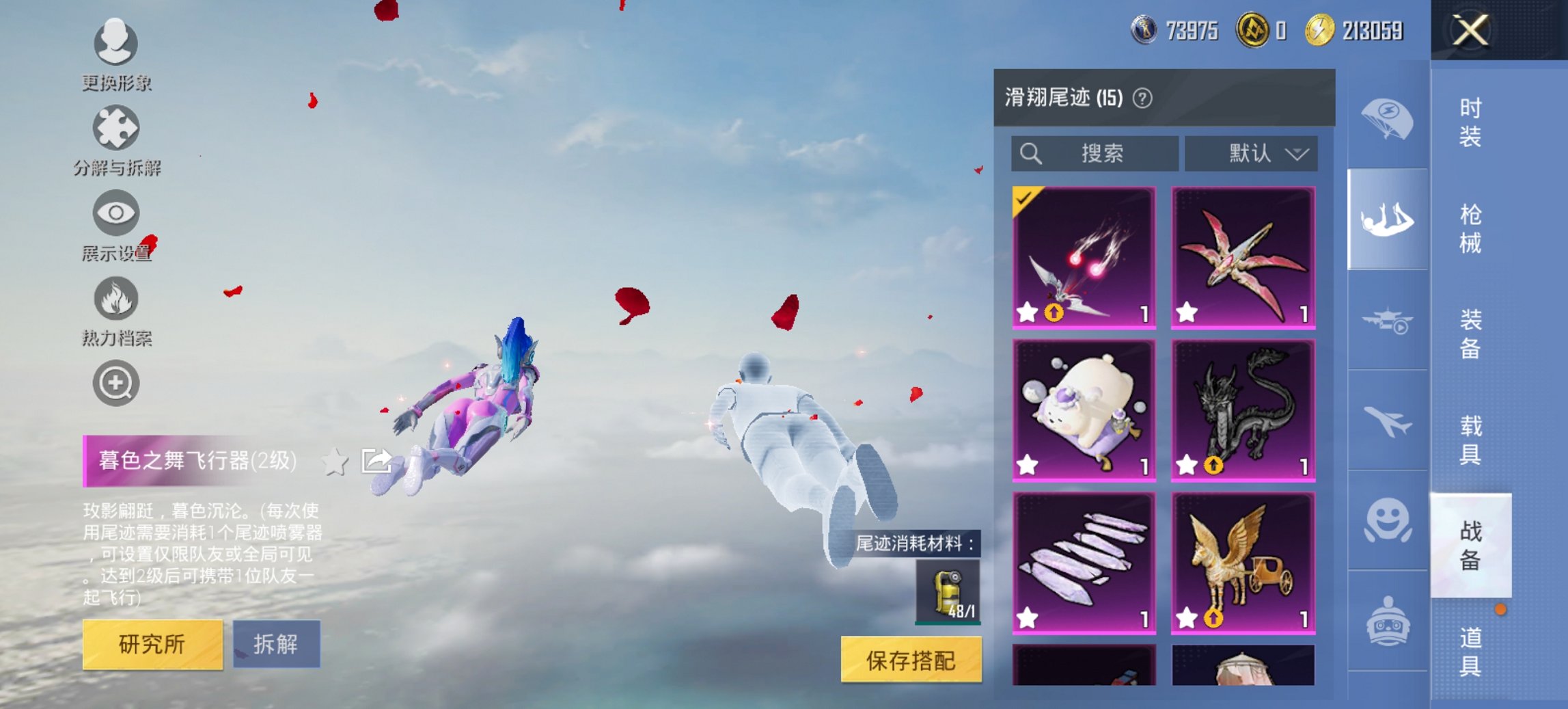Screen dimensions: 1568x709
Task: Open the 默认 sorting dropdown
Action: tap(1252, 153)
